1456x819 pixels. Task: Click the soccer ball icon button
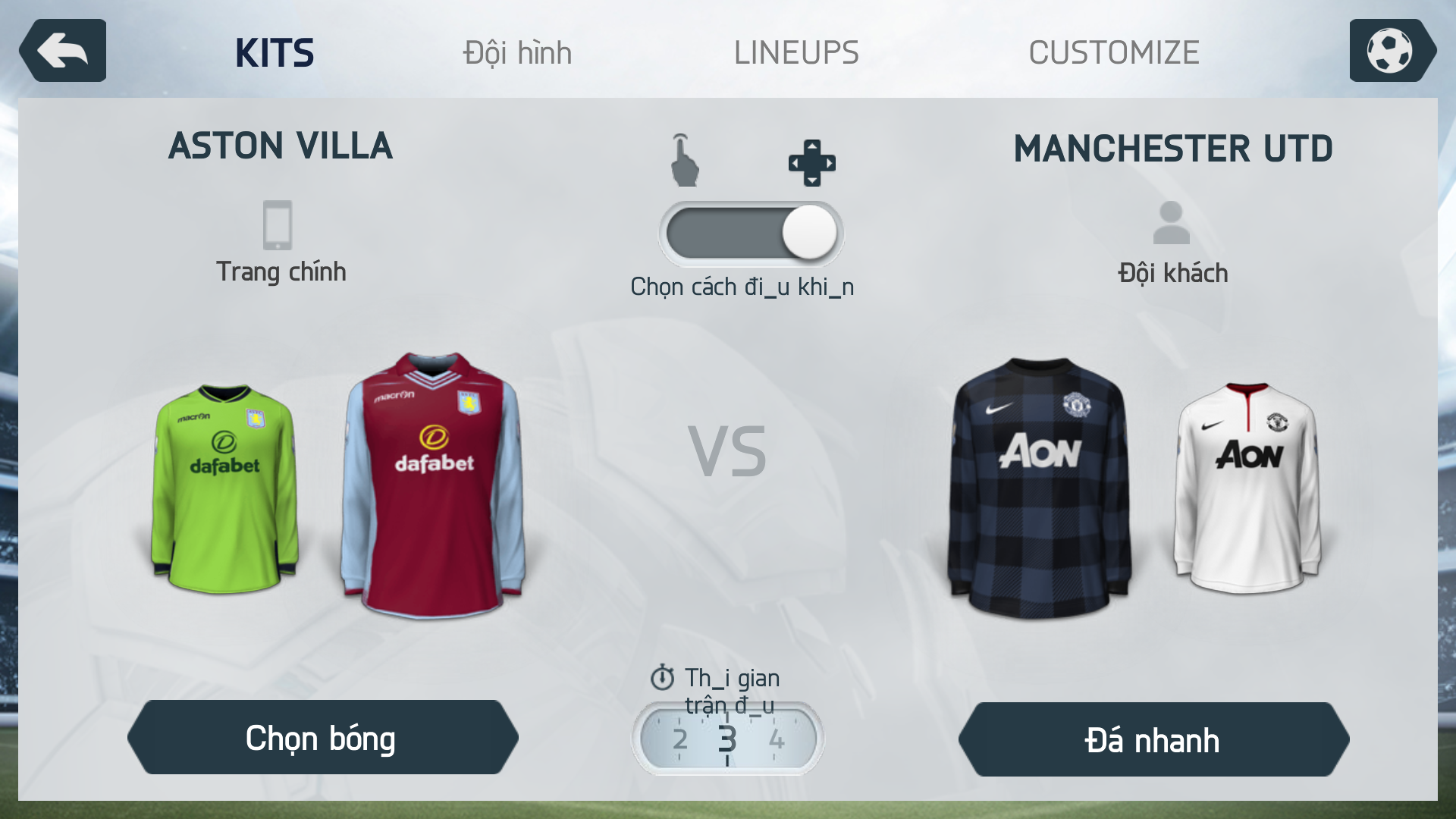tap(1390, 51)
